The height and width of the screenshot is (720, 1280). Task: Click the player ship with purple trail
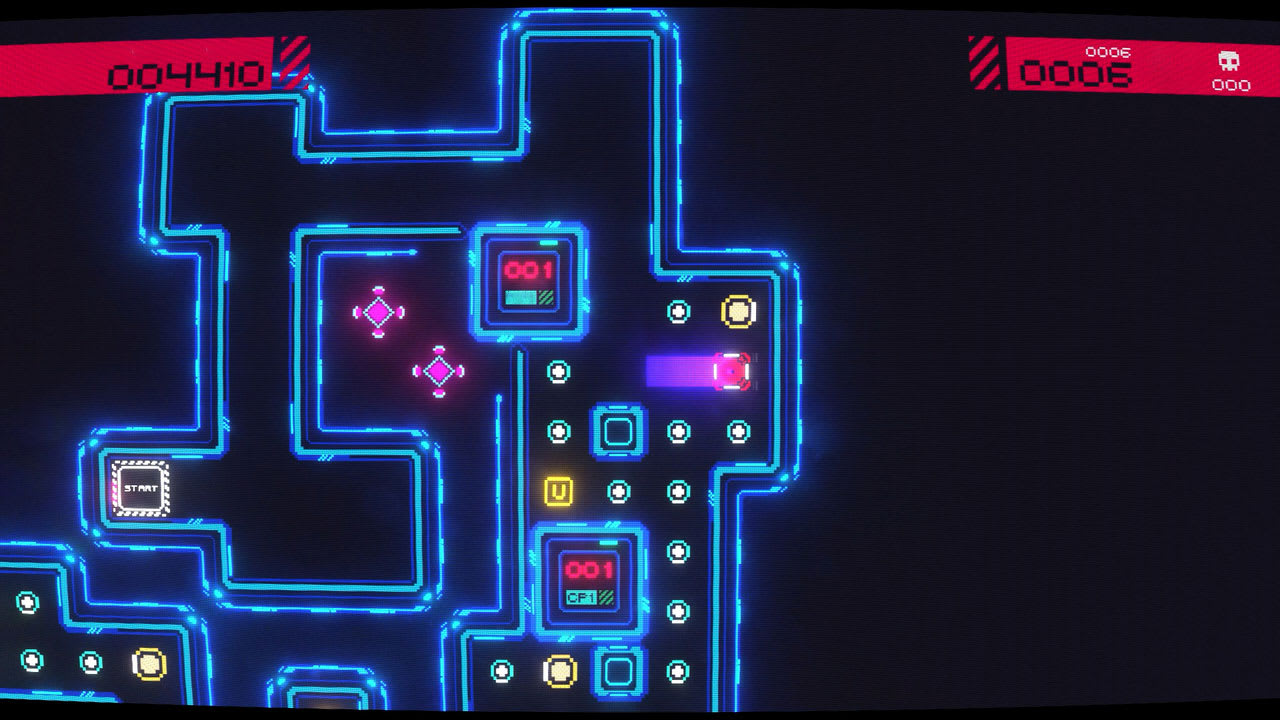pyautogui.click(x=731, y=370)
